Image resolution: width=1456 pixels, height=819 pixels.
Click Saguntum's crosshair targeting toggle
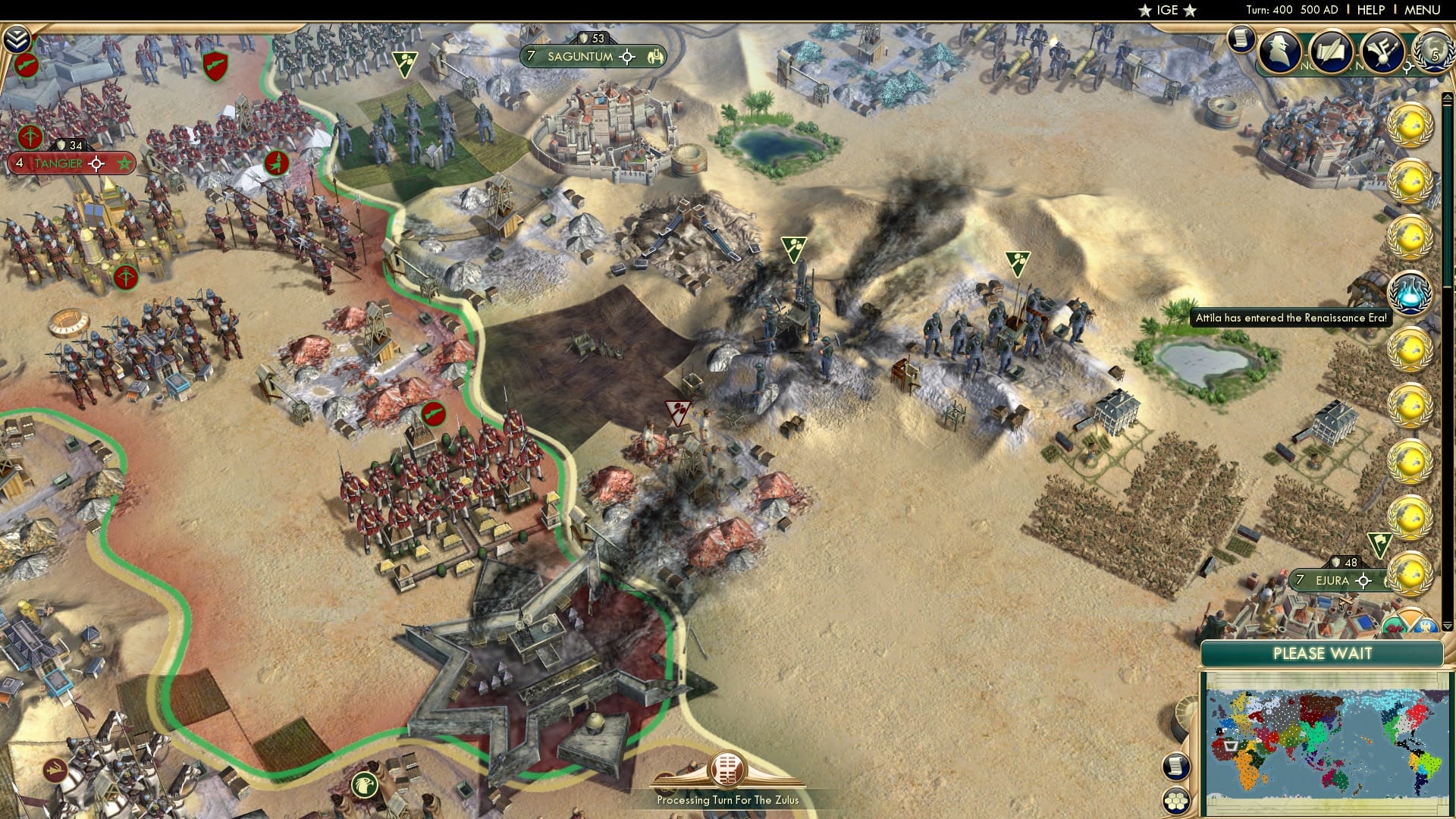point(627,56)
